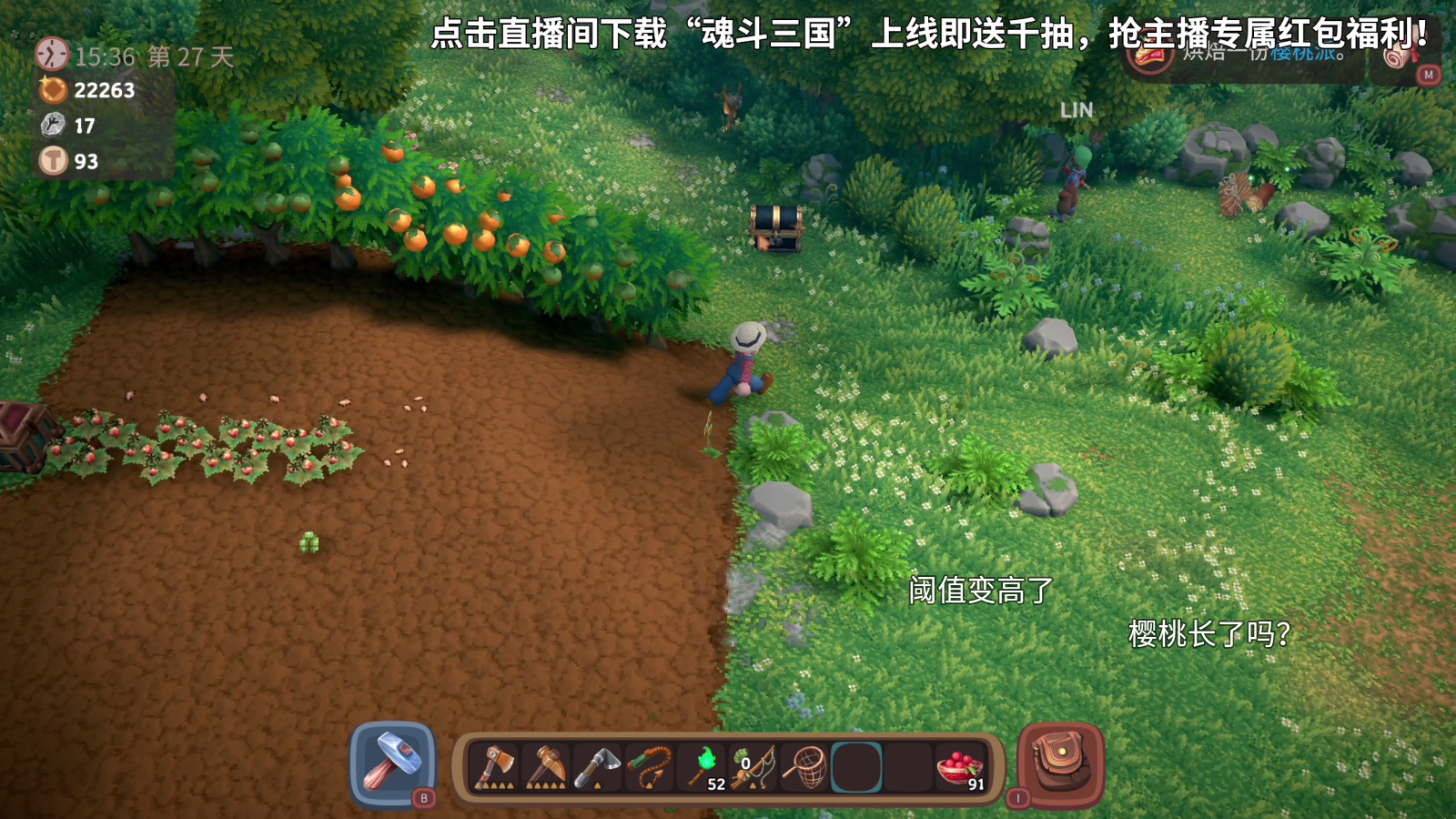
Task: Open the backpack inventory icon
Action: click(1058, 764)
